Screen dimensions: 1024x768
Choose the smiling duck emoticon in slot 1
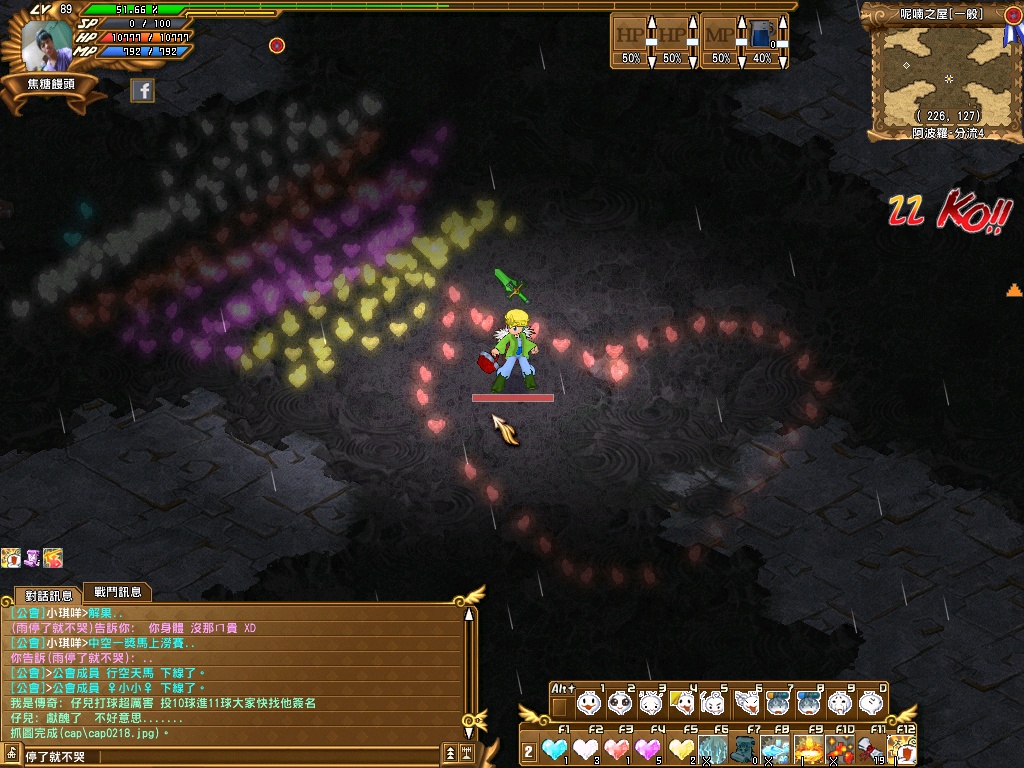click(x=589, y=704)
